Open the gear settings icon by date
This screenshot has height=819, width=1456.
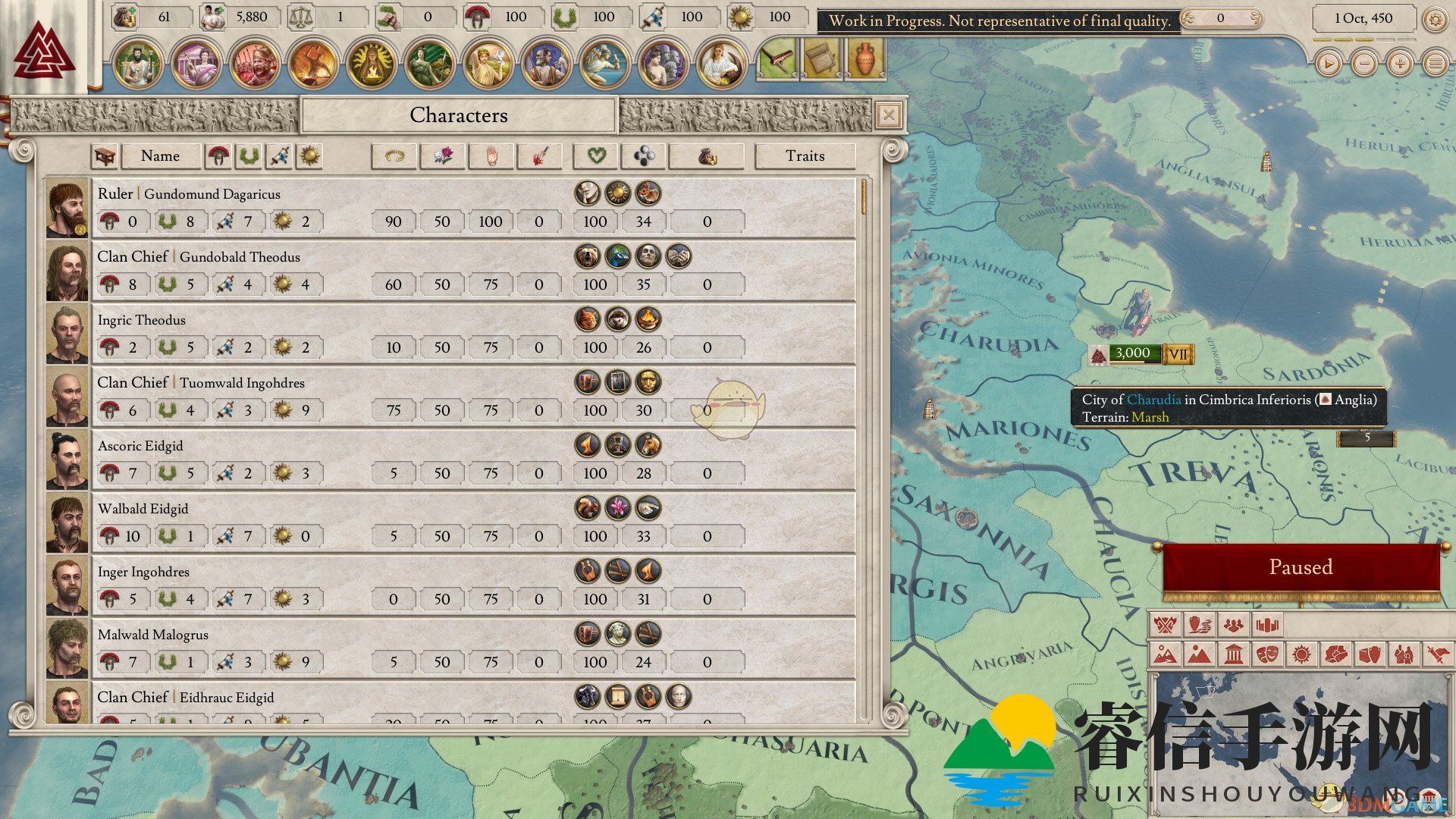pyautogui.click(x=1435, y=19)
